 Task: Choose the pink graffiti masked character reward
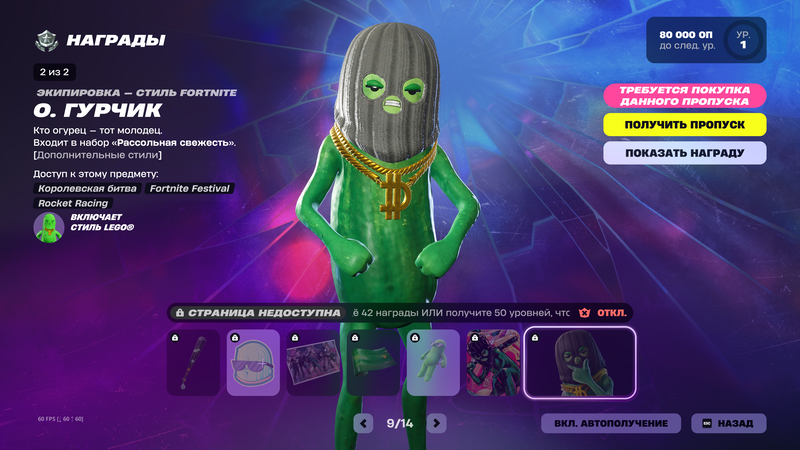[493, 363]
